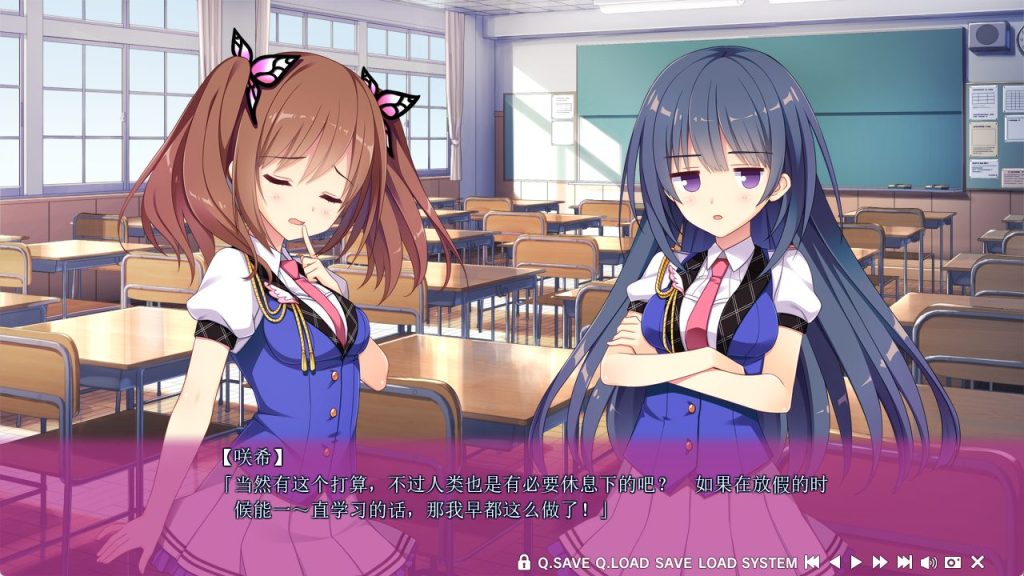
Task: Open the SAVE menu
Action: (x=673, y=563)
